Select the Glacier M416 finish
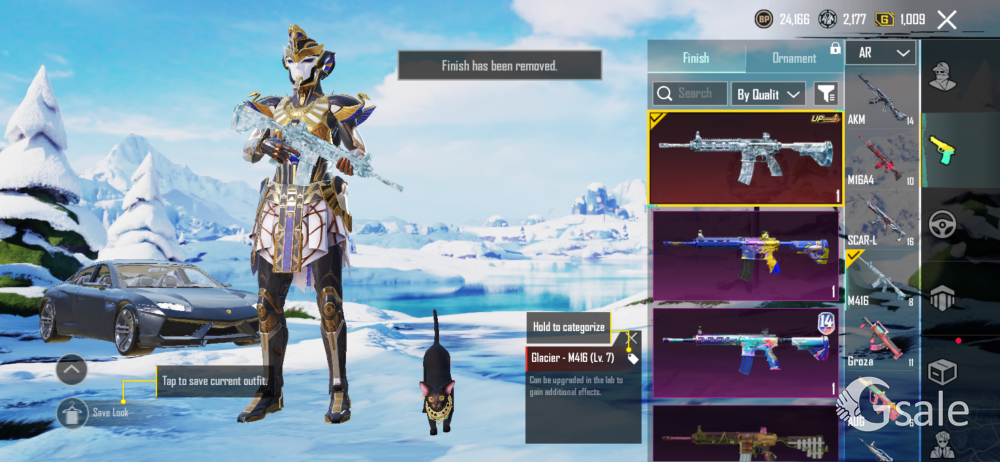The height and width of the screenshot is (462, 1000). tap(745, 157)
